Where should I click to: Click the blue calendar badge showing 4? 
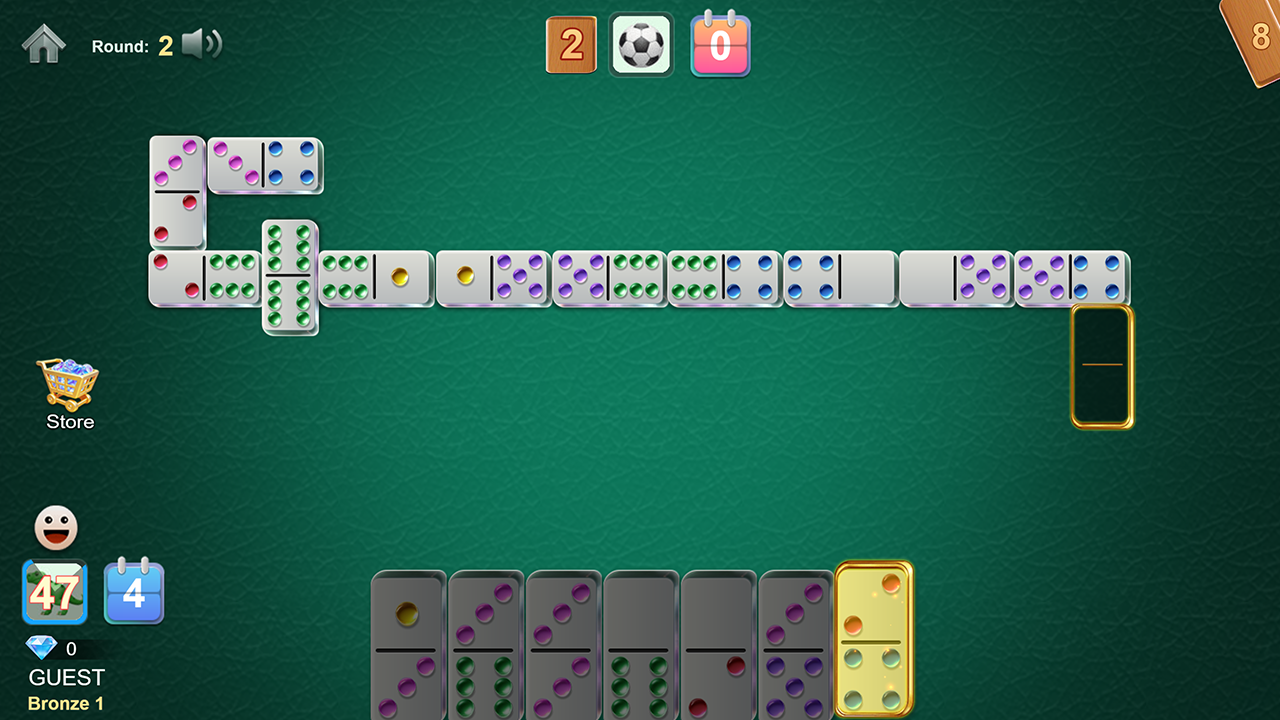click(x=134, y=592)
